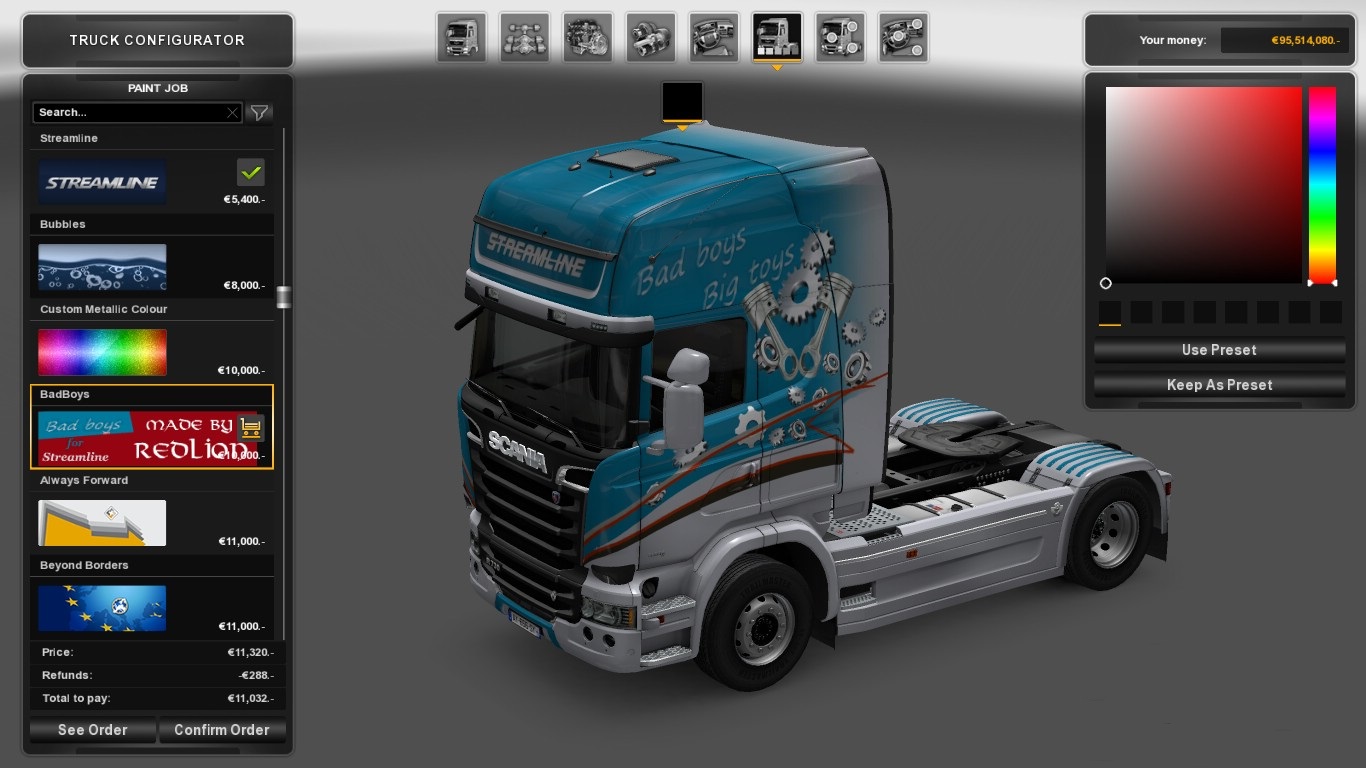The height and width of the screenshot is (768, 1366).
Task: Switch to the chassis configuration tab
Action: [x=524, y=38]
